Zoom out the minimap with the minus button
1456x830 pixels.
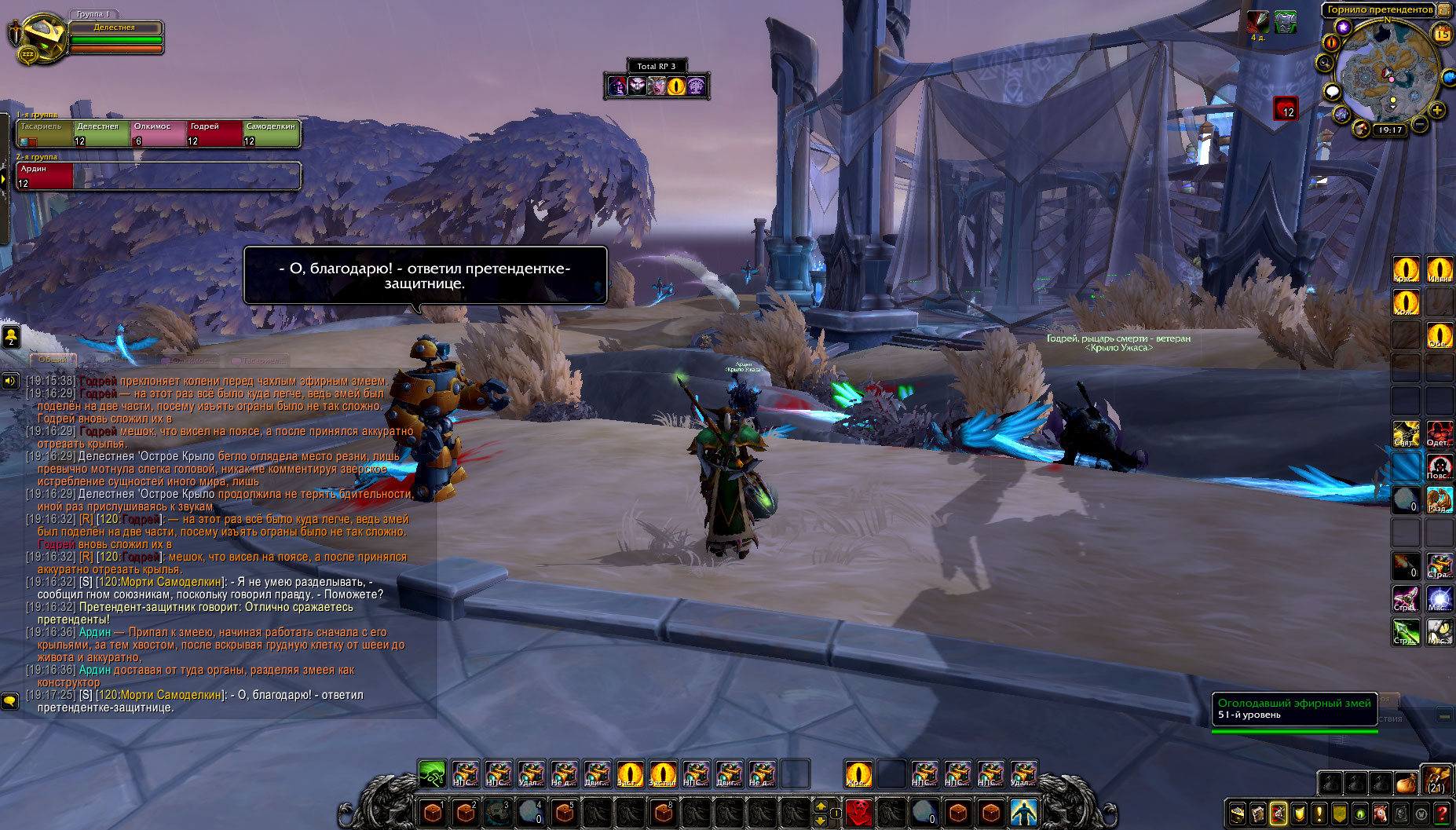(1420, 124)
